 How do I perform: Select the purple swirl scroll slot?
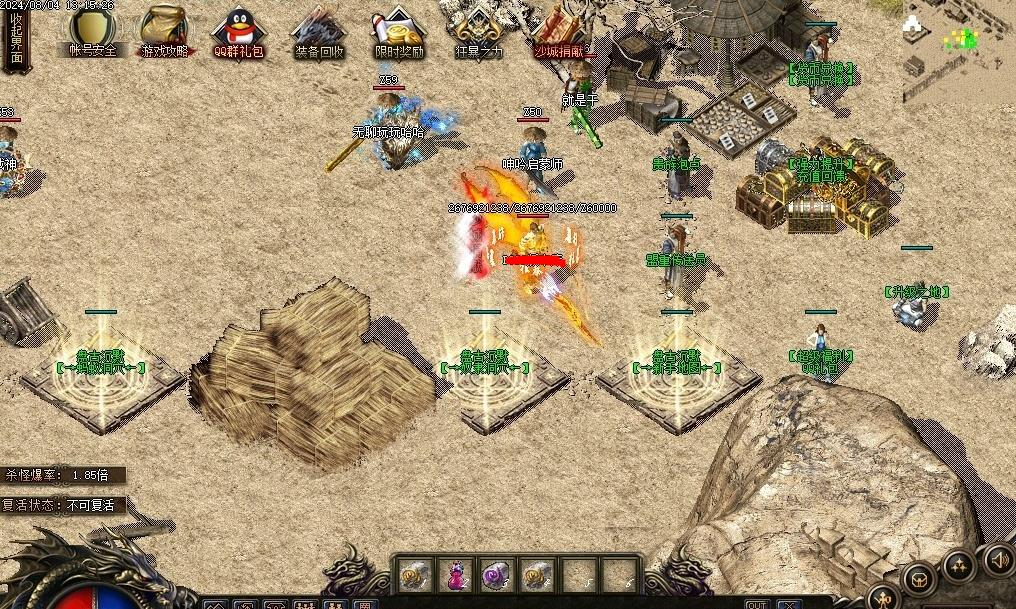coord(495,575)
